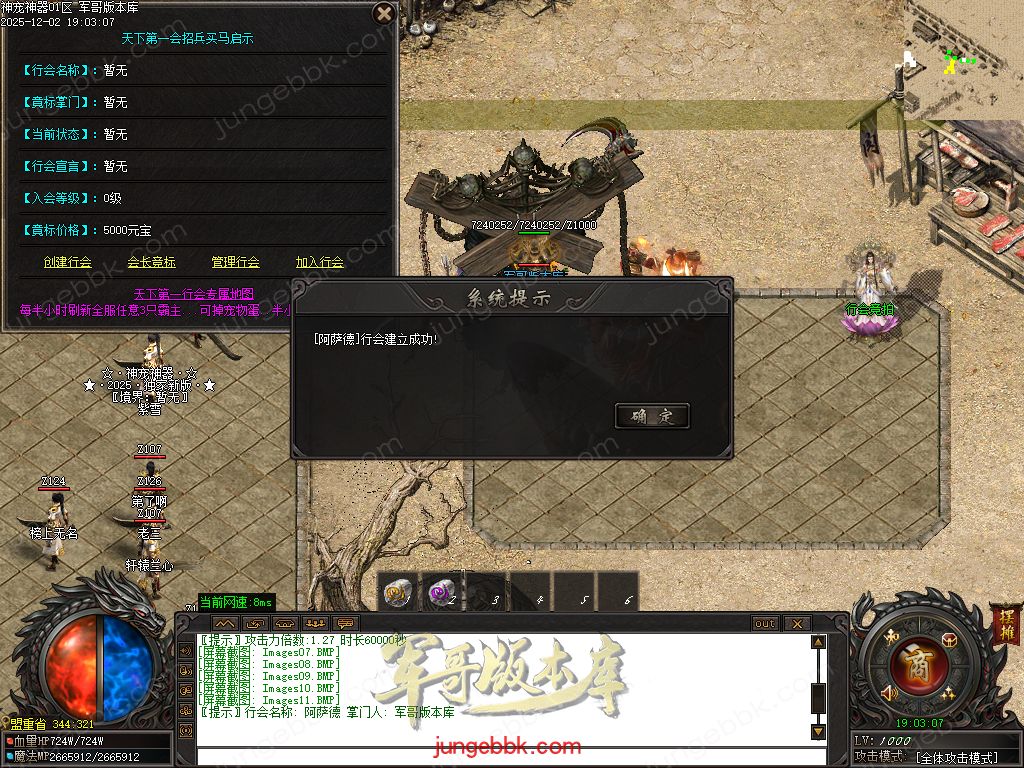Open the 会长竞标 leader bidding link

click(x=151, y=262)
